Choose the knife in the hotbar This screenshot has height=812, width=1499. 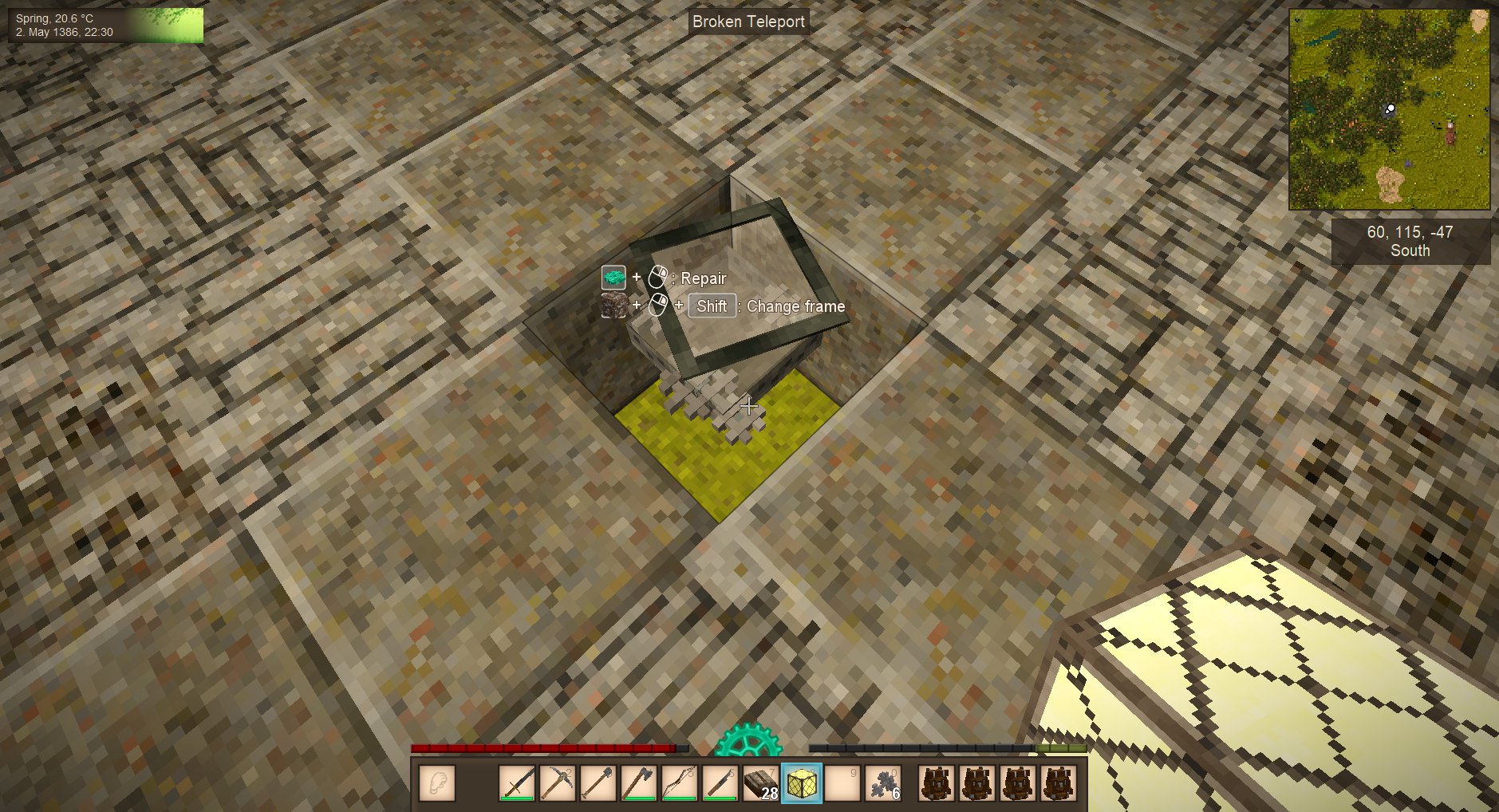720,782
